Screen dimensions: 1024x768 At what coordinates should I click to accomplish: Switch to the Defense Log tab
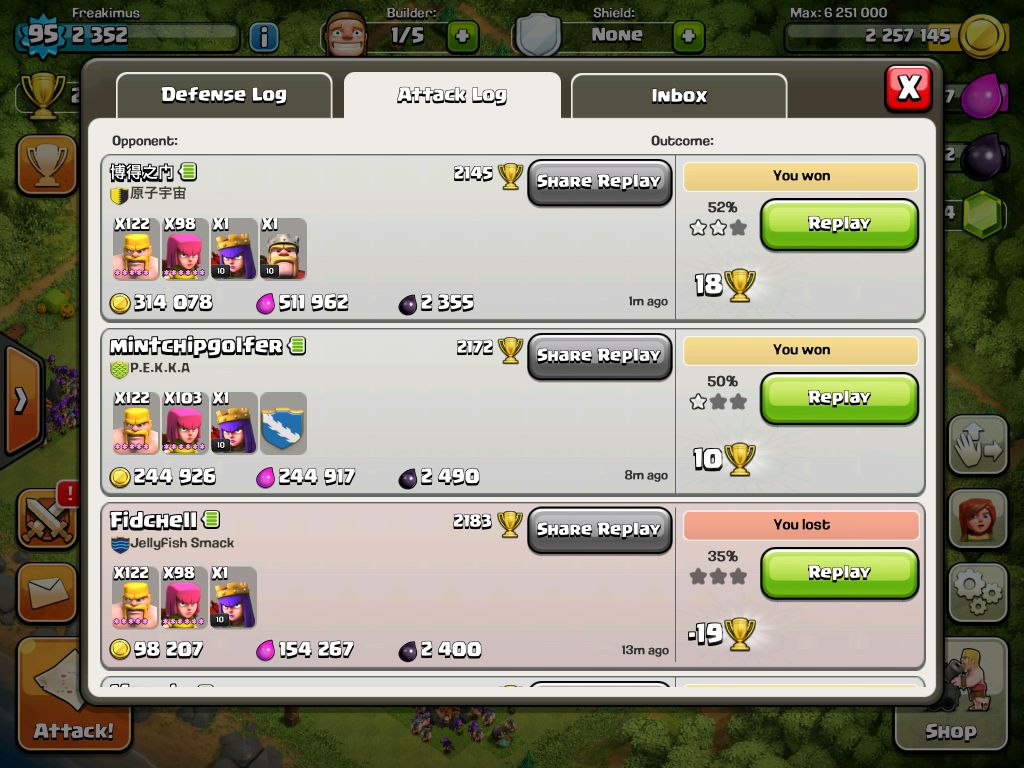(x=224, y=96)
